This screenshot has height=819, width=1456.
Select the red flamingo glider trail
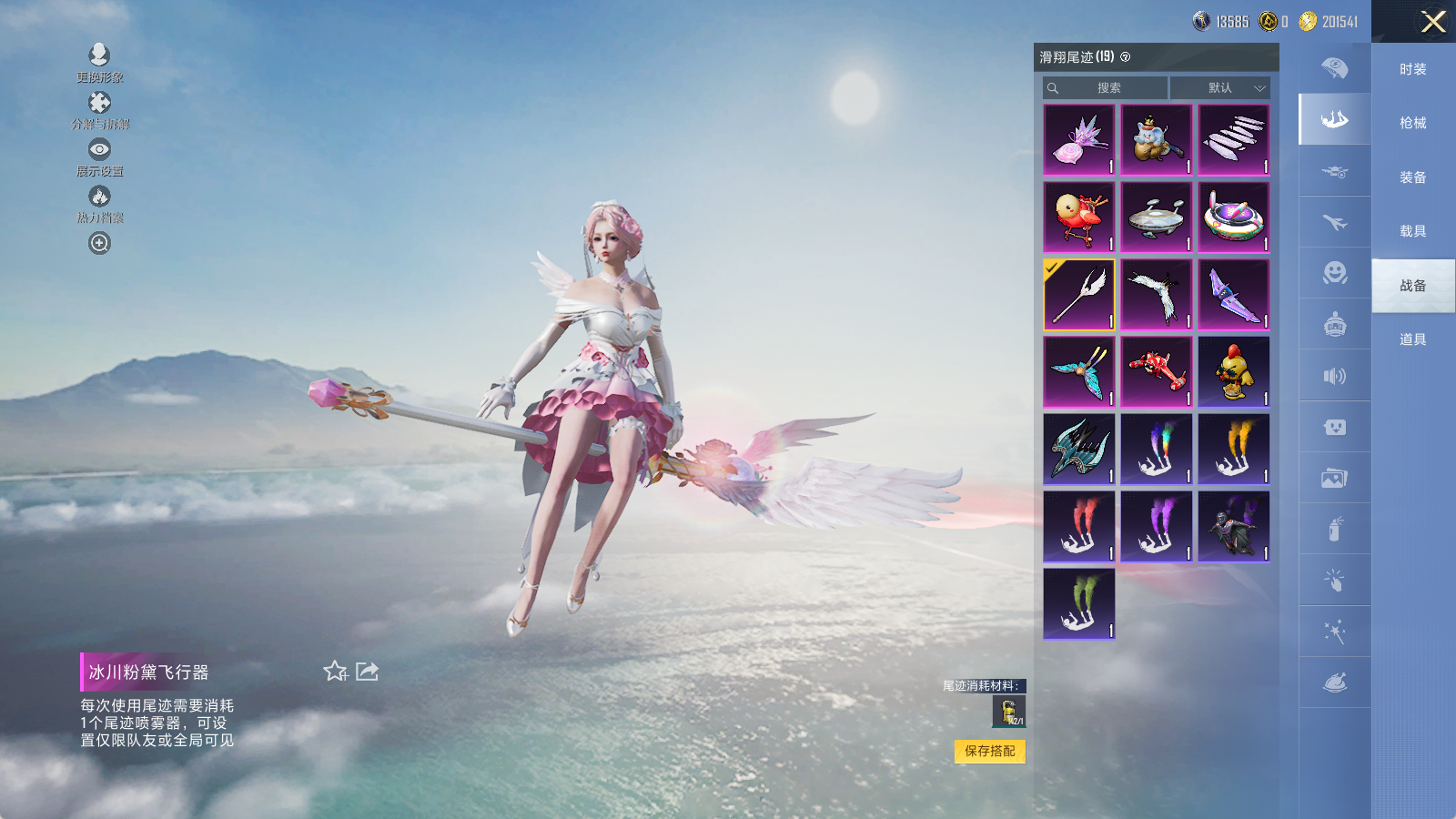[1078, 217]
